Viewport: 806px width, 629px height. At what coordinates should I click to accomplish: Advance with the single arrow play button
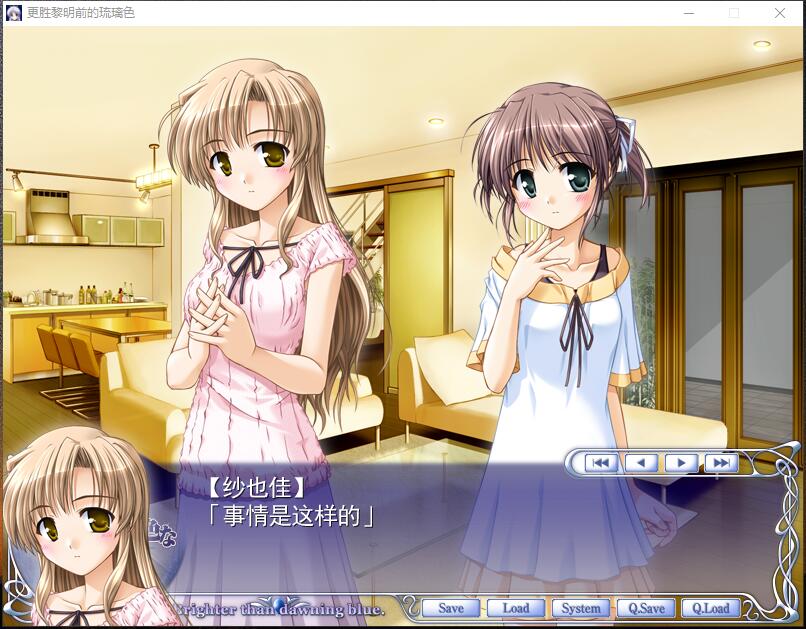[681, 462]
